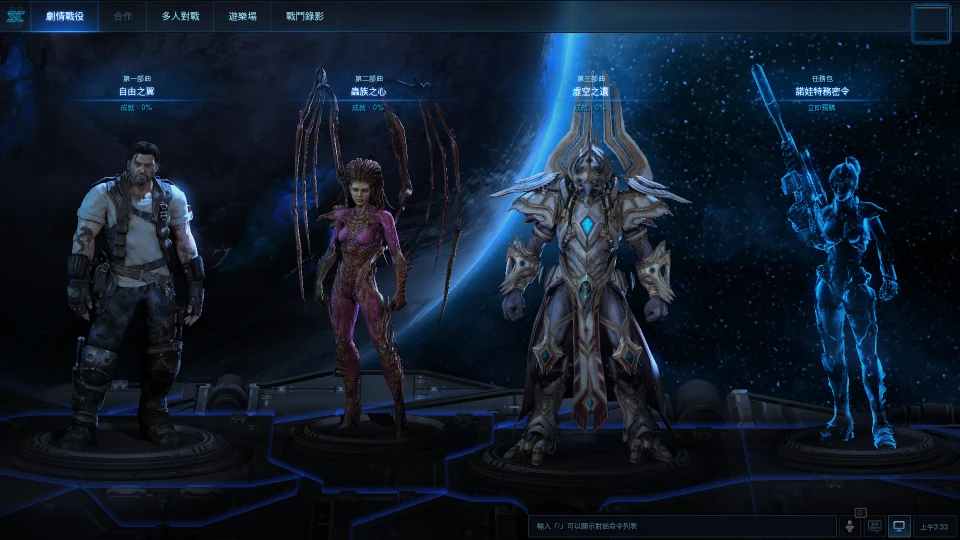960x540 pixels.
Task: Select the 自由之翼 Wings of Liberty campaign
Action: coord(137,91)
